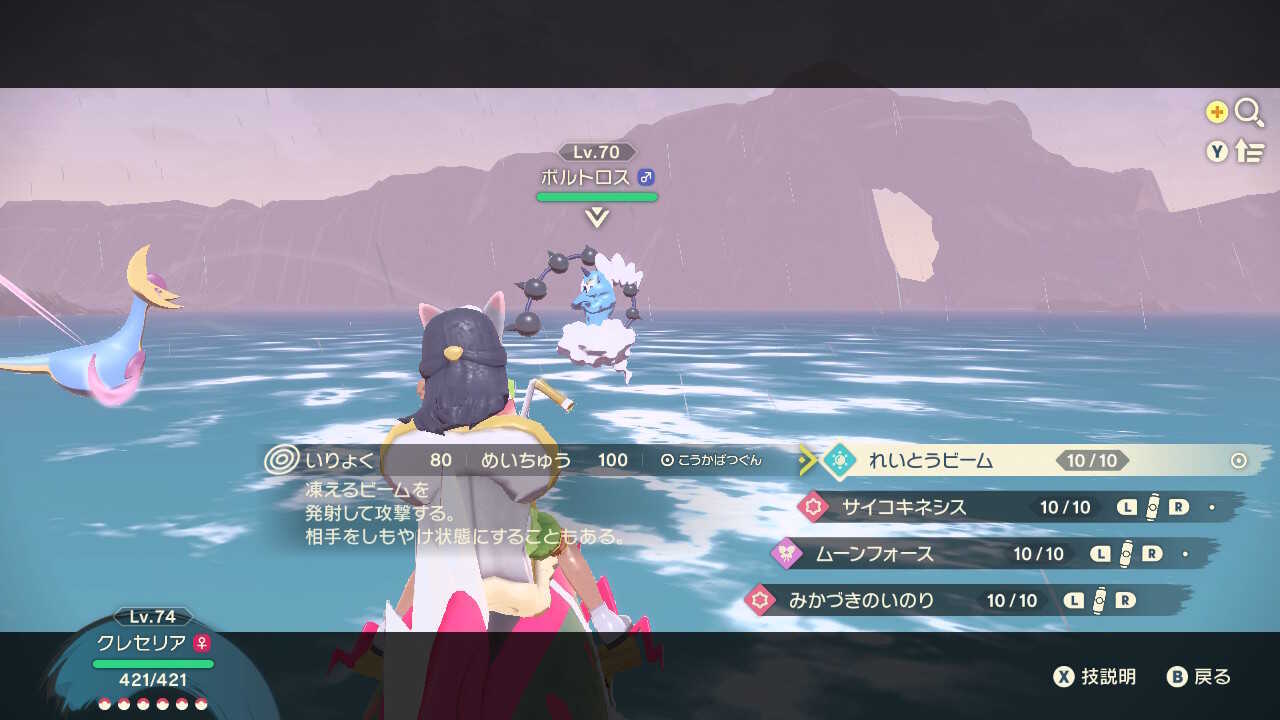The height and width of the screenshot is (720, 1280).
Task: Select the L button icon on サイコキネシス row
Action: pyautogui.click(x=1128, y=508)
